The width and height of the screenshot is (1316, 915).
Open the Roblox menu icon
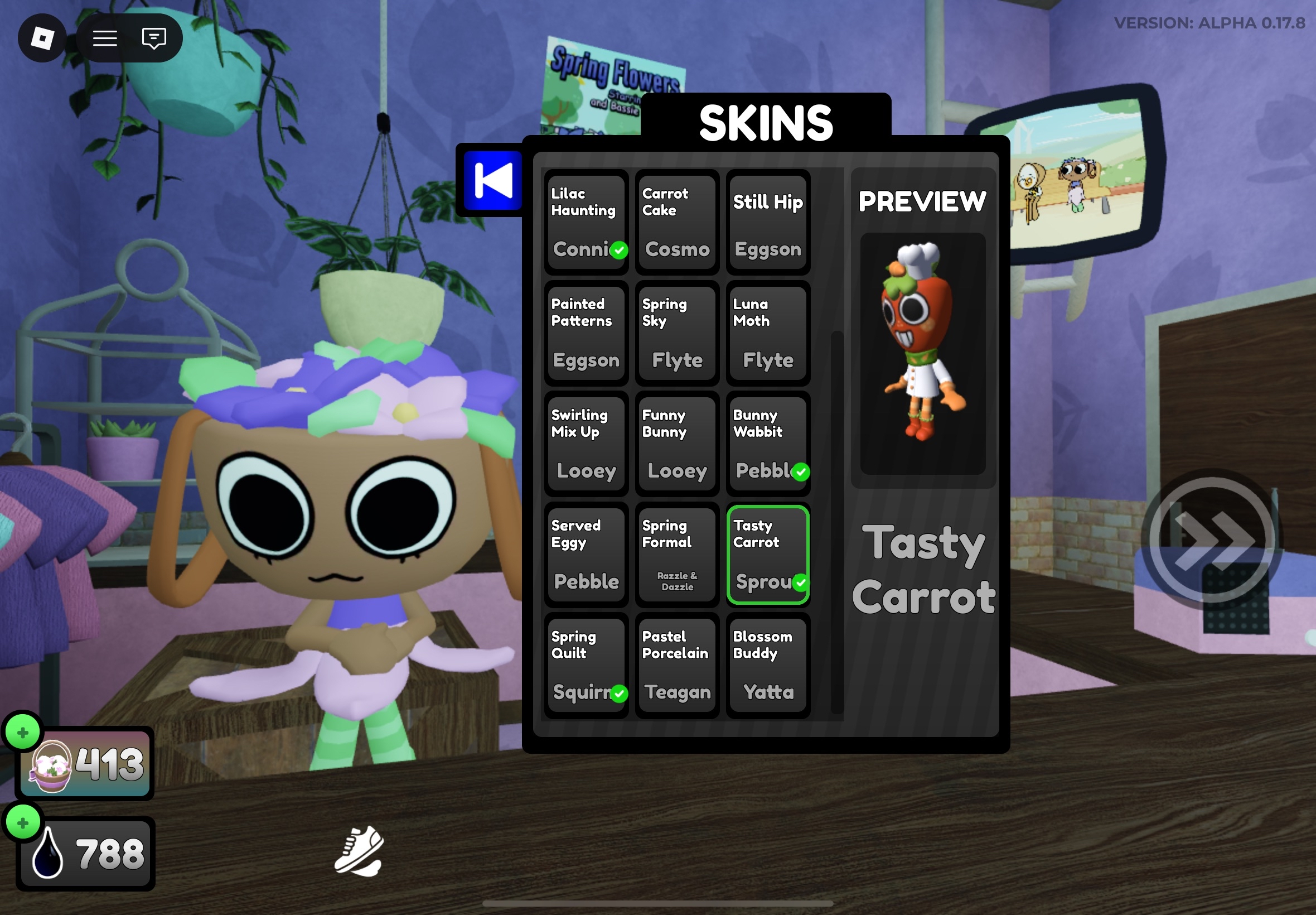click(43, 38)
